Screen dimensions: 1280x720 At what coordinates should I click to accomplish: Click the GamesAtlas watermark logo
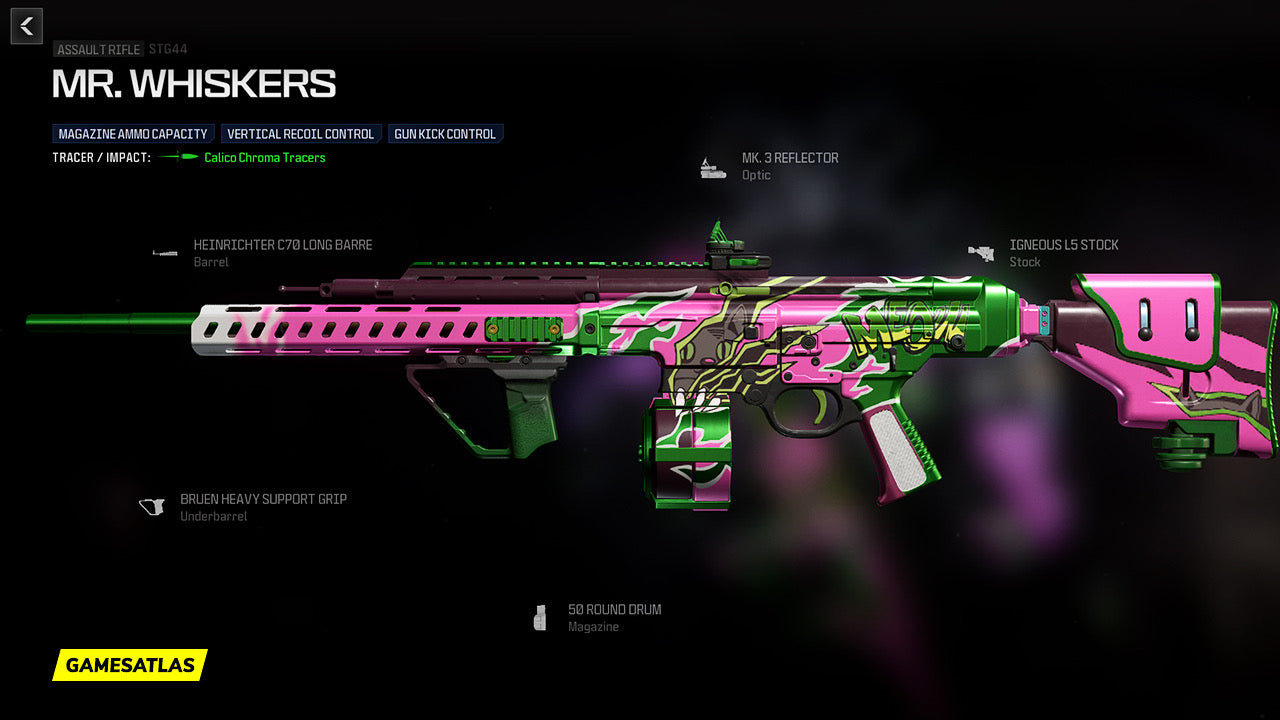pos(130,665)
